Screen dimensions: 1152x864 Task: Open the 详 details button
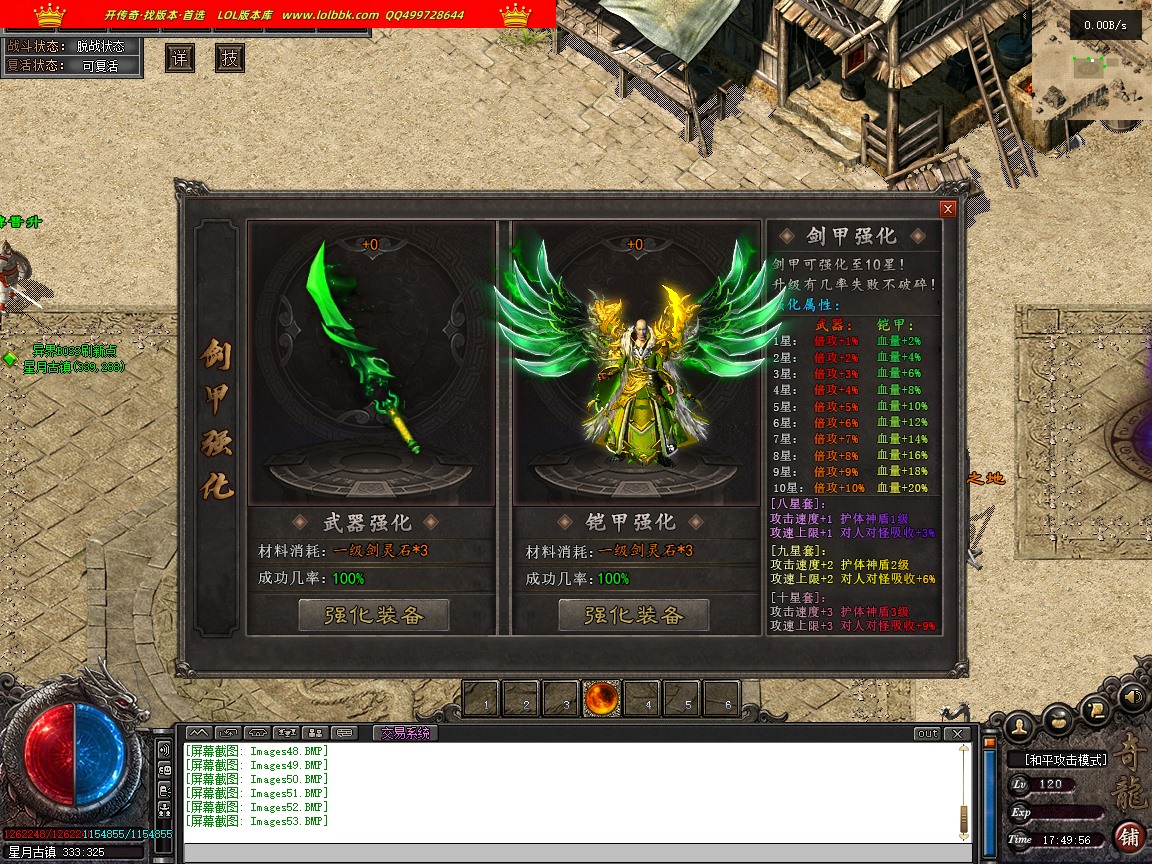[x=180, y=58]
